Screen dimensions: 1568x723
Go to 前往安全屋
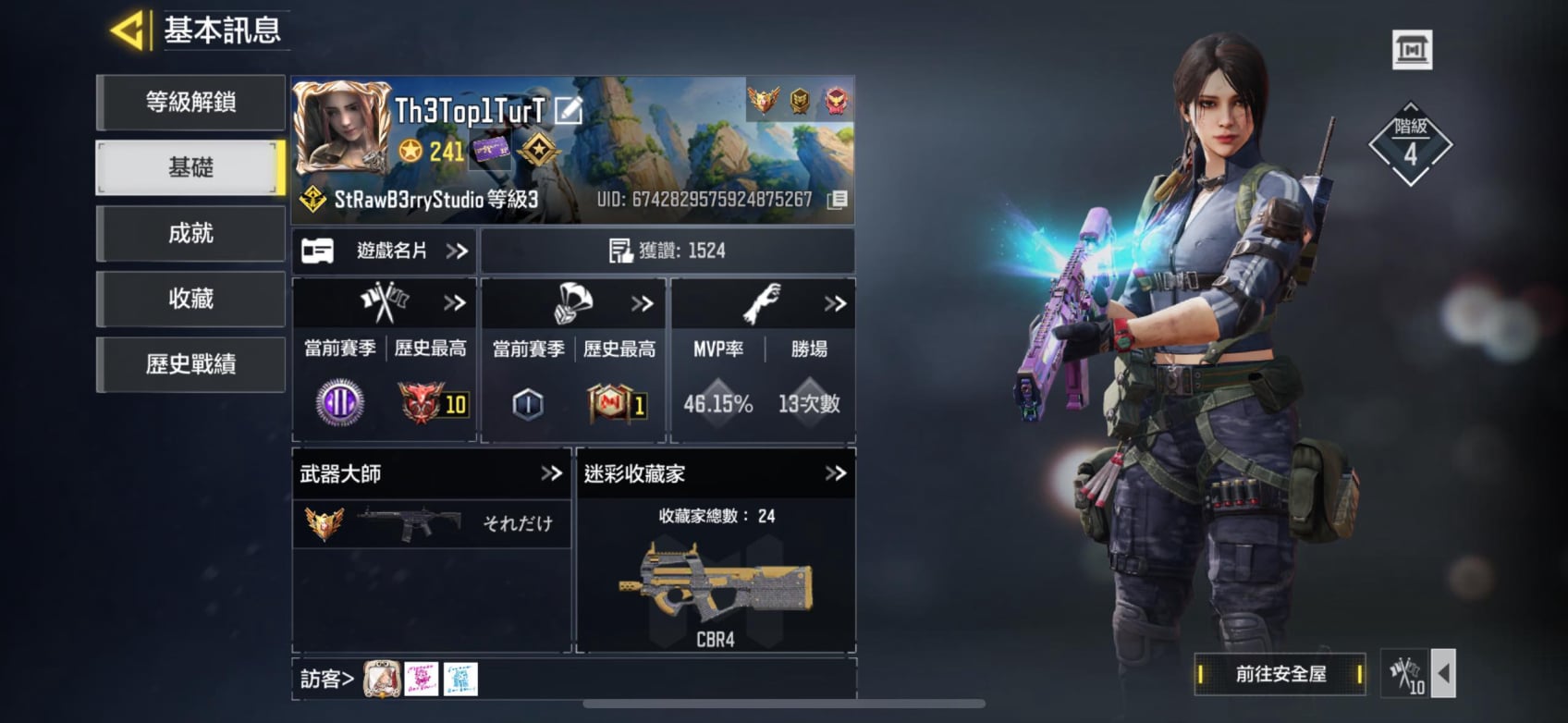tap(1280, 674)
